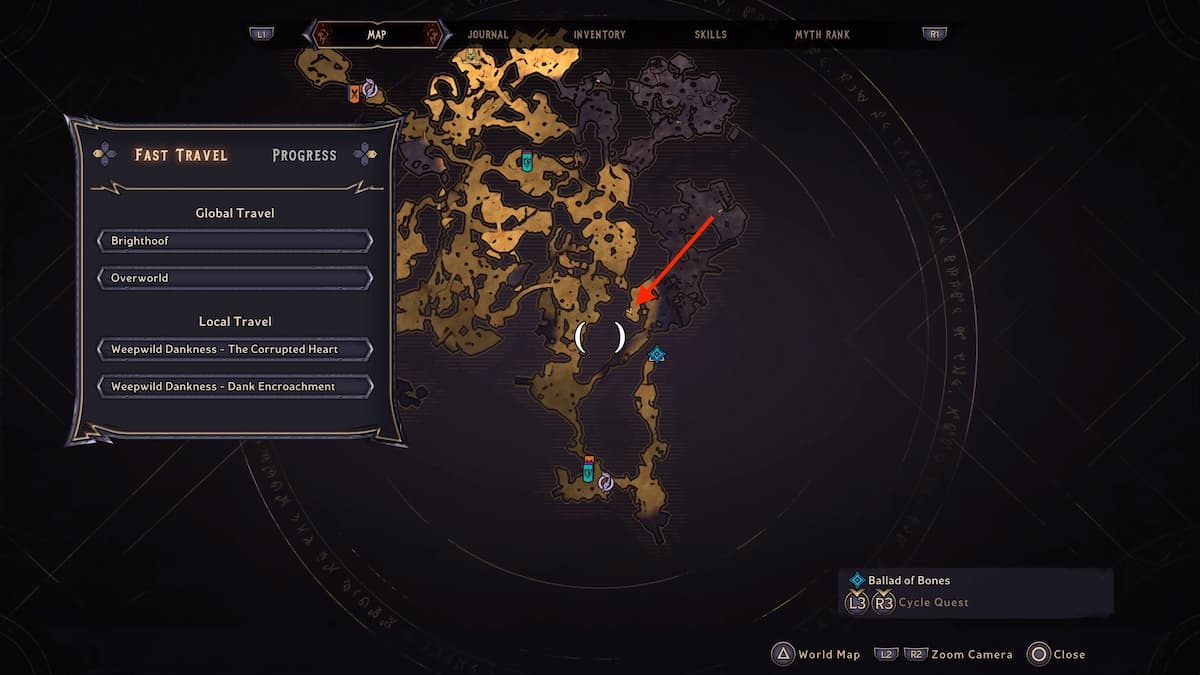
Task: Choose Overworld global travel destination
Action: (x=235, y=277)
